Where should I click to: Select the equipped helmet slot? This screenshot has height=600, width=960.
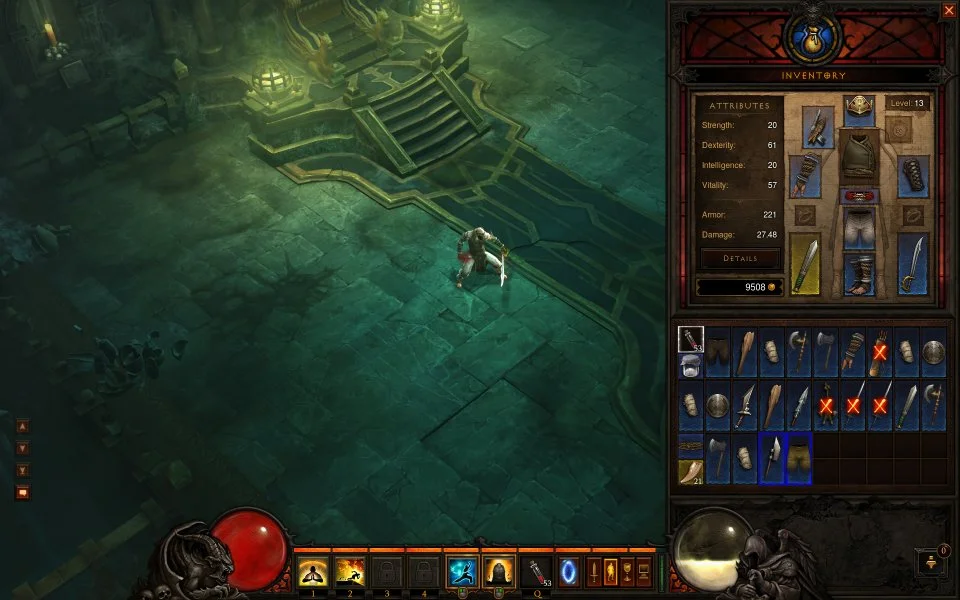tap(859, 109)
